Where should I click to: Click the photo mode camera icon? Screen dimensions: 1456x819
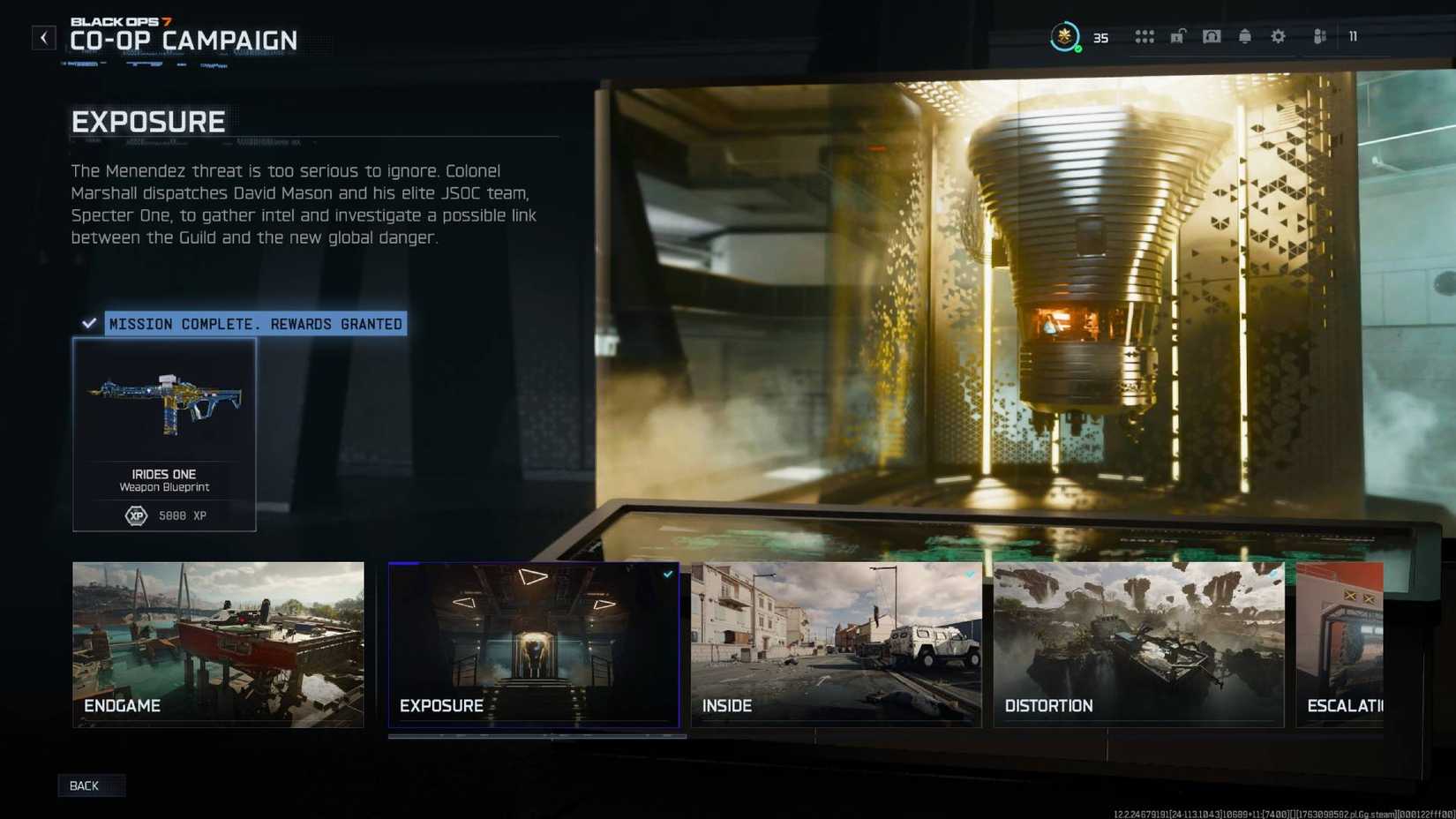pos(1212,36)
